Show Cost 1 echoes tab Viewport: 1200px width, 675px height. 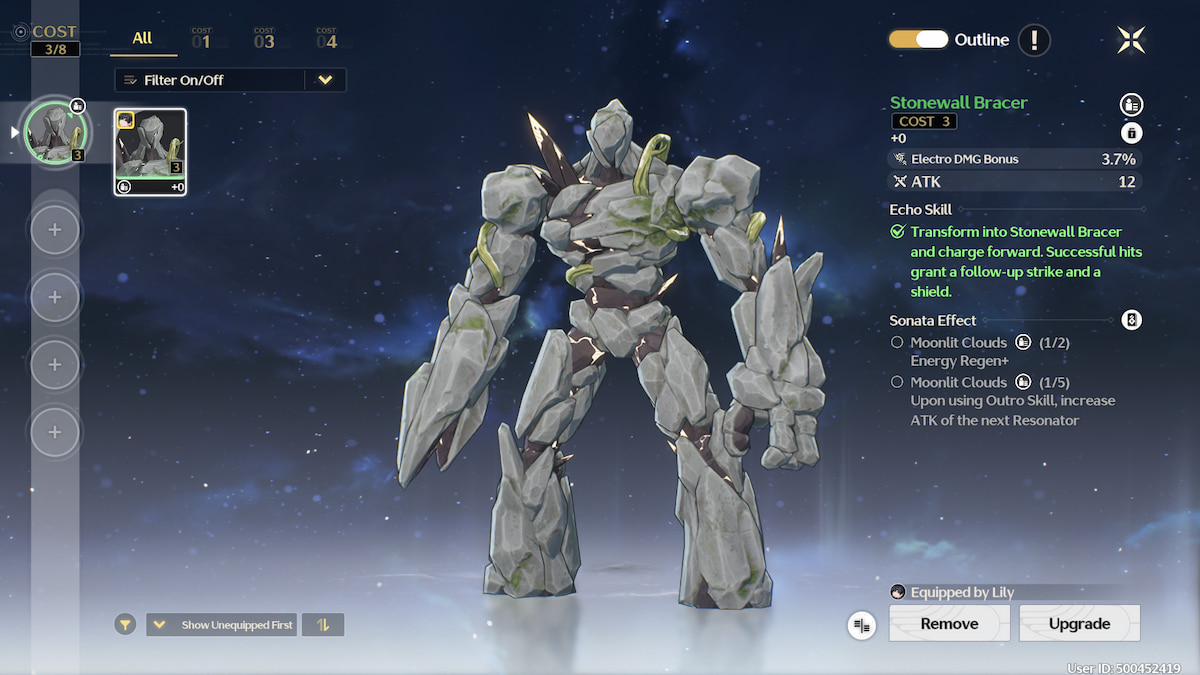[201, 40]
